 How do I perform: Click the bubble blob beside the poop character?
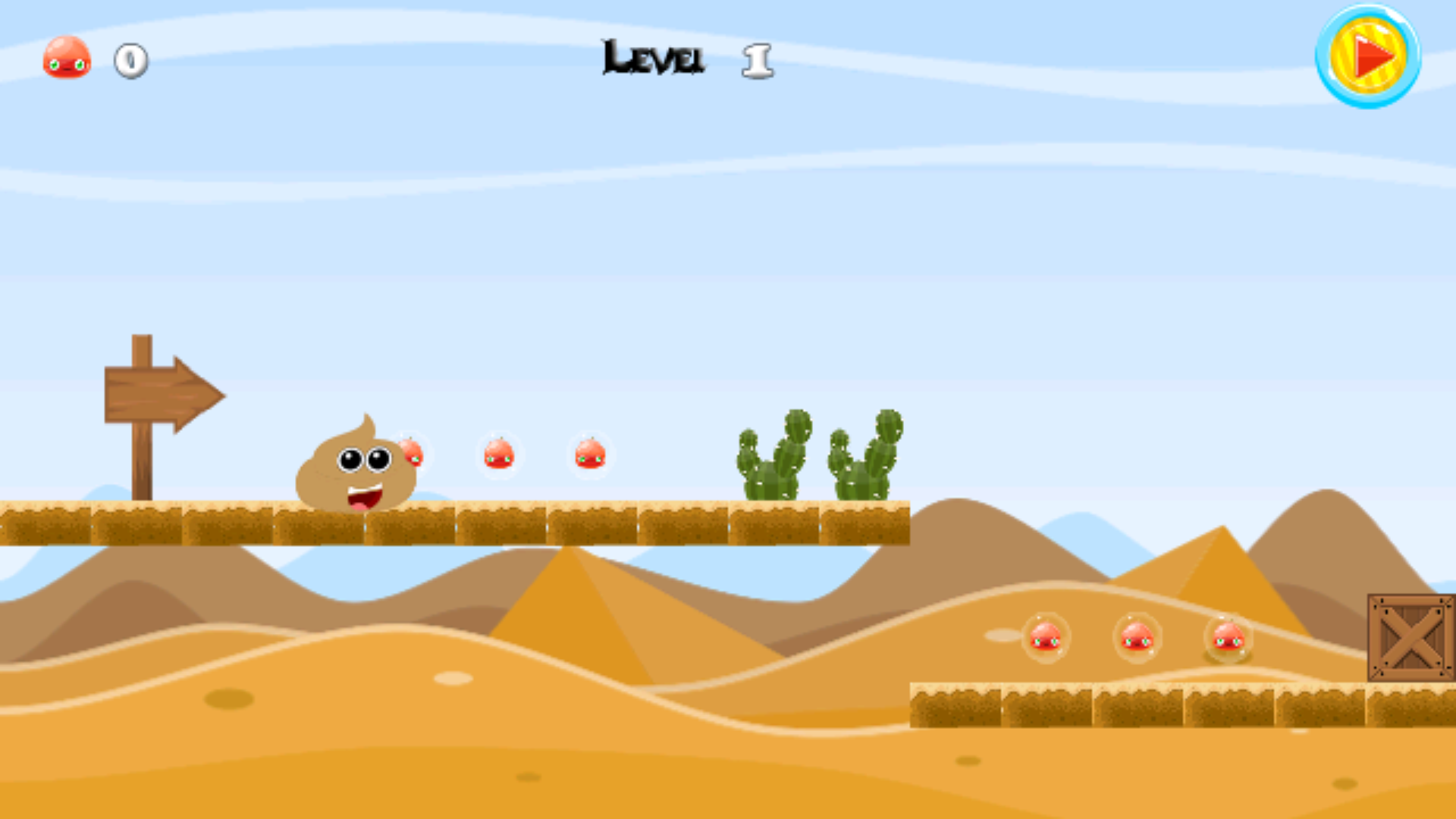tap(413, 453)
